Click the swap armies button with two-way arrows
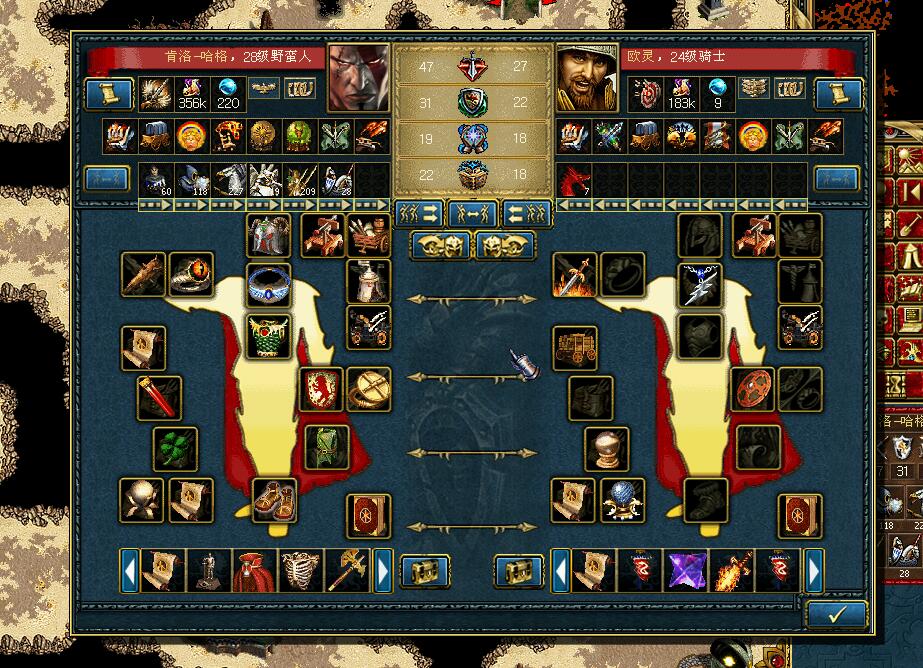This screenshot has height=668, width=923. pyautogui.click(x=474, y=213)
